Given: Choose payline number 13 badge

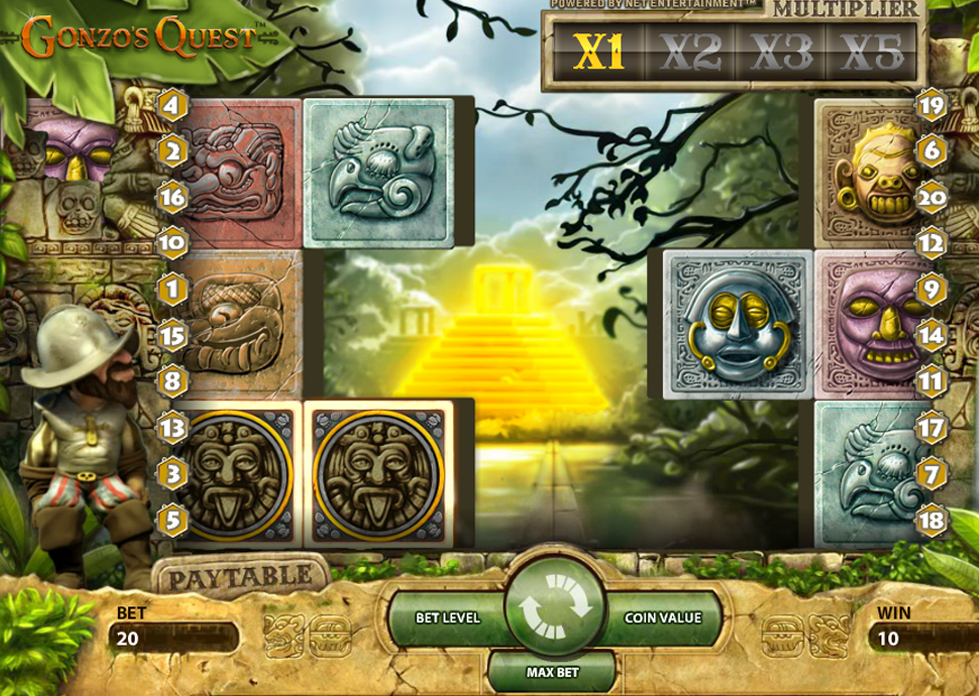Looking at the screenshot, I should pyautogui.click(x=172, y=429).
